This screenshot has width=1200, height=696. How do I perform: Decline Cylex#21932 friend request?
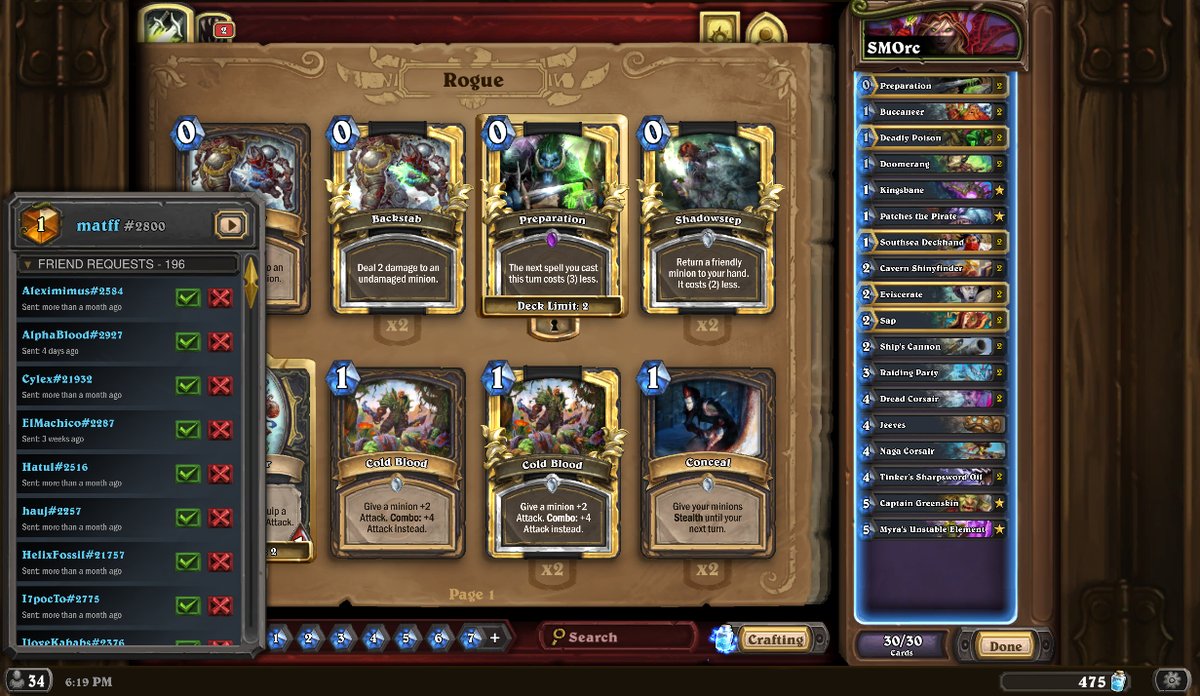click(221, 385)
